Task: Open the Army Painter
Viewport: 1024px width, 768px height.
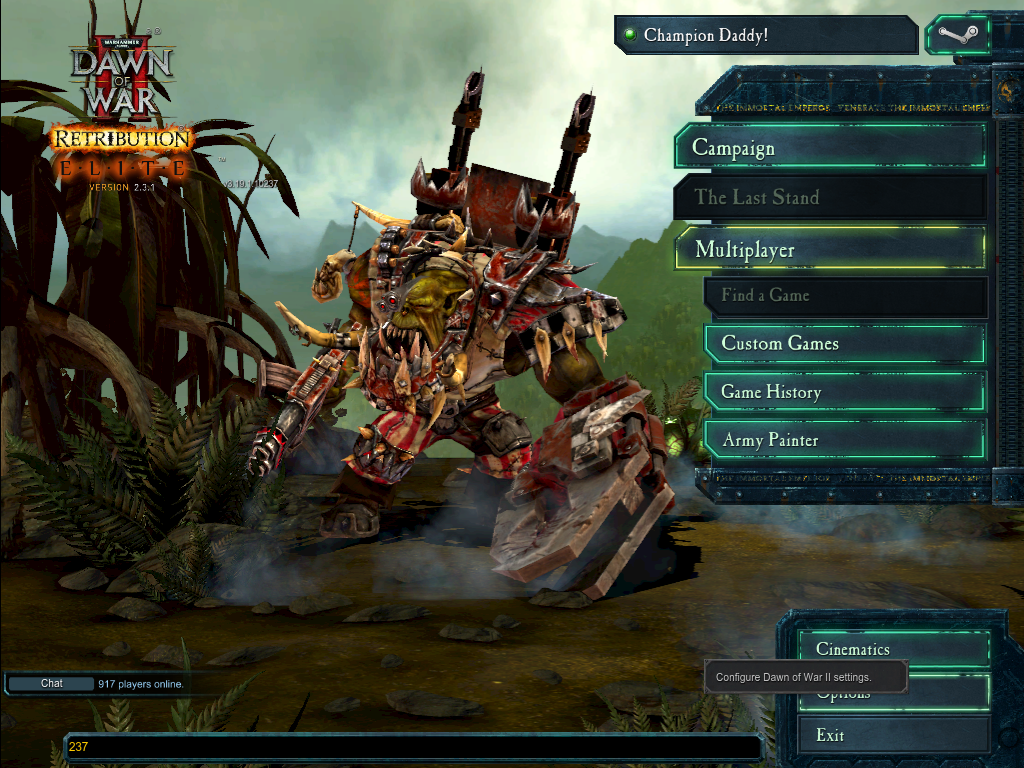Action: tap(845, 440)
